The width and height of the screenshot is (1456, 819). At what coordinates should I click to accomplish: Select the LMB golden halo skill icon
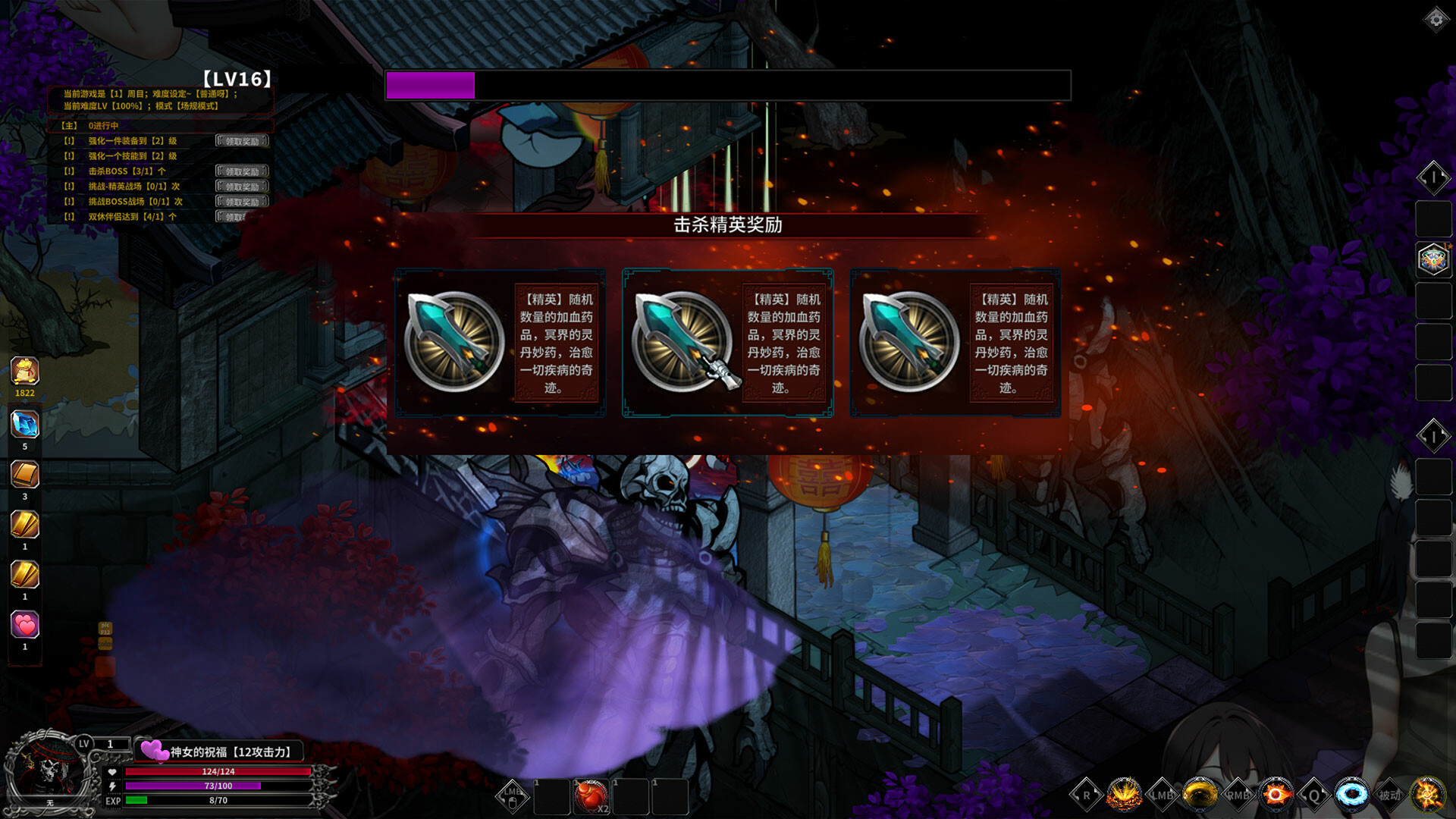pyautogui.click(x=1199, y=795)
